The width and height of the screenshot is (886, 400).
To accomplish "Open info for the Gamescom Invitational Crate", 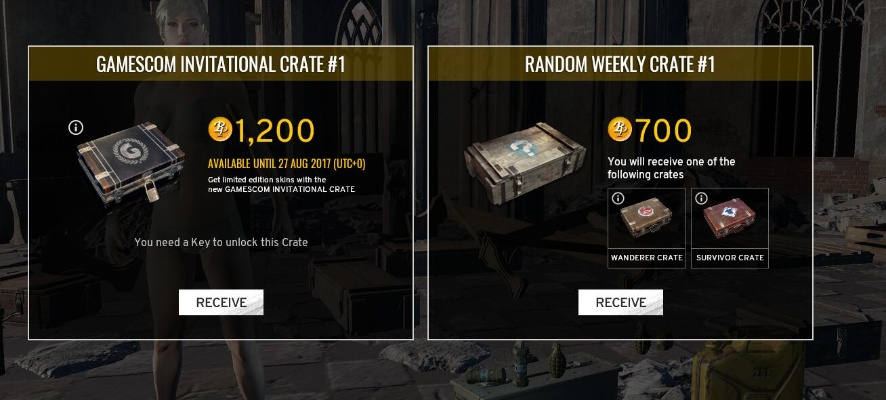I will point(75,127).
